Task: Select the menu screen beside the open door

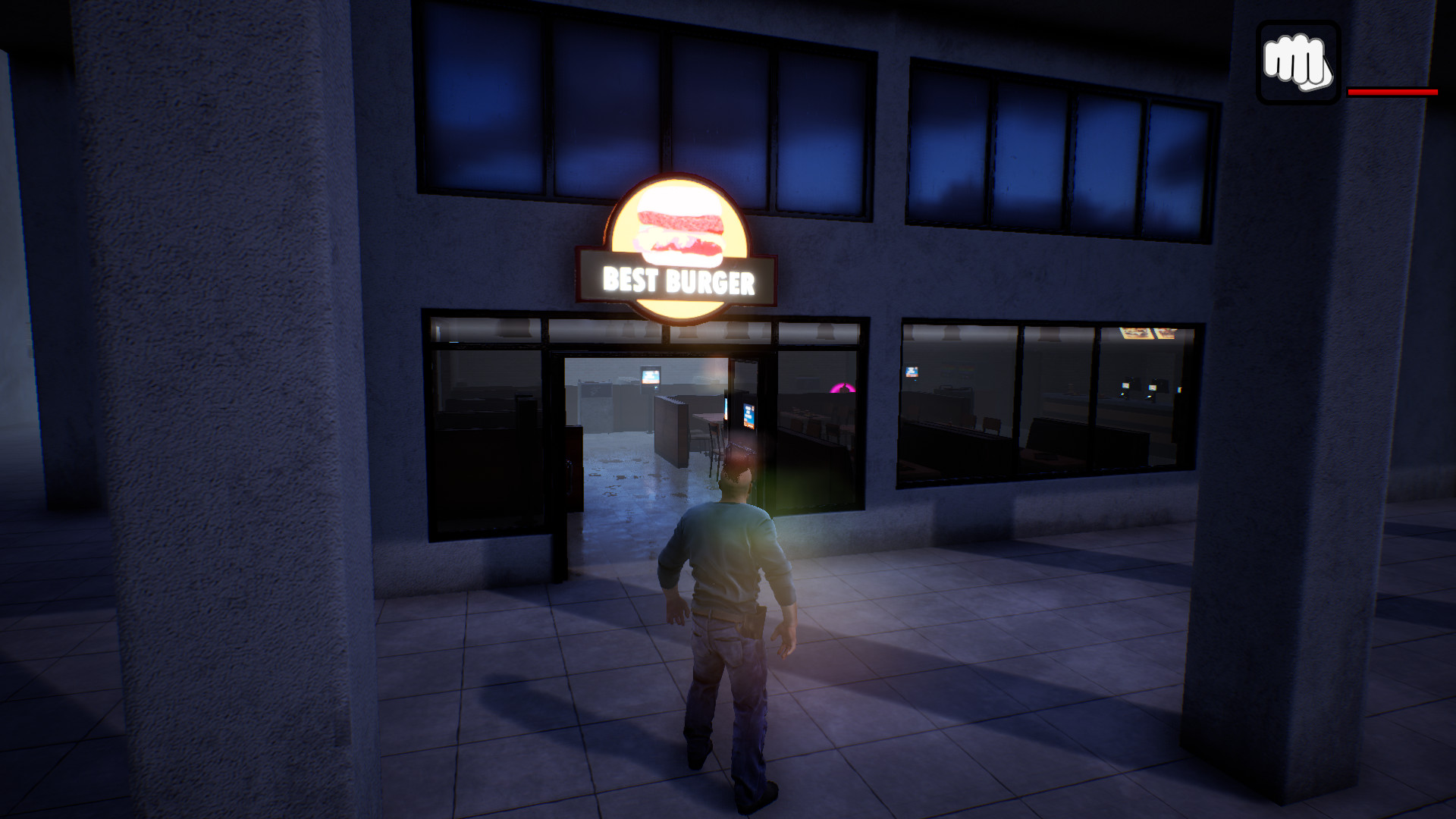Action: [x=748, y=413]
